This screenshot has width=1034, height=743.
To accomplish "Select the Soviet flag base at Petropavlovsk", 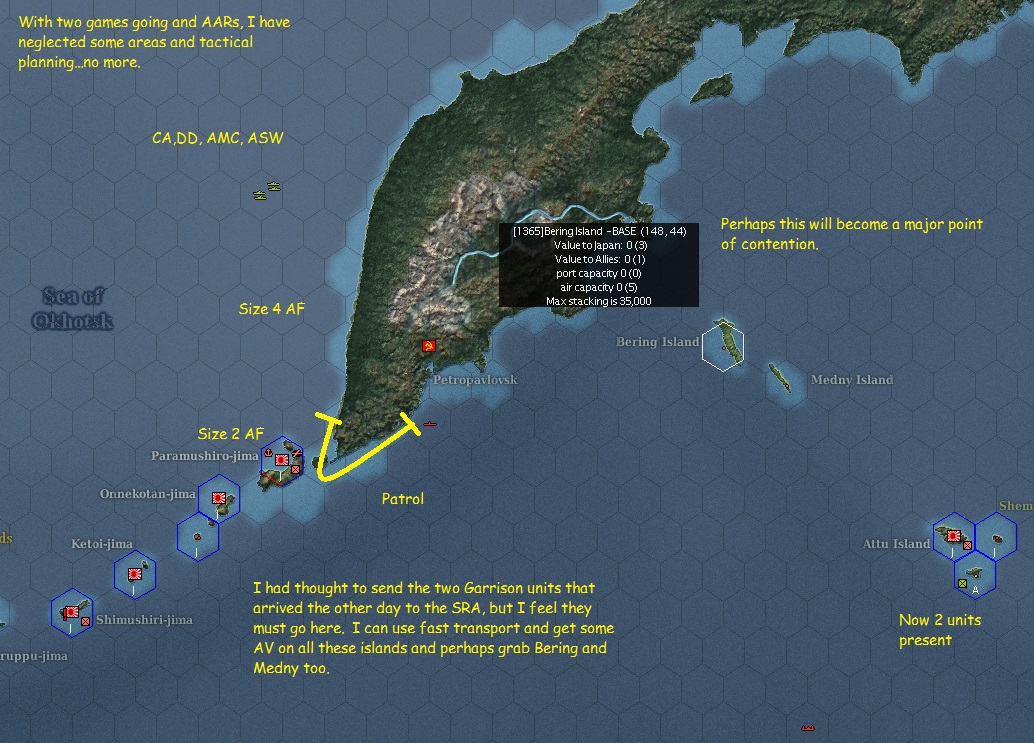I will (x=429, y=346).
